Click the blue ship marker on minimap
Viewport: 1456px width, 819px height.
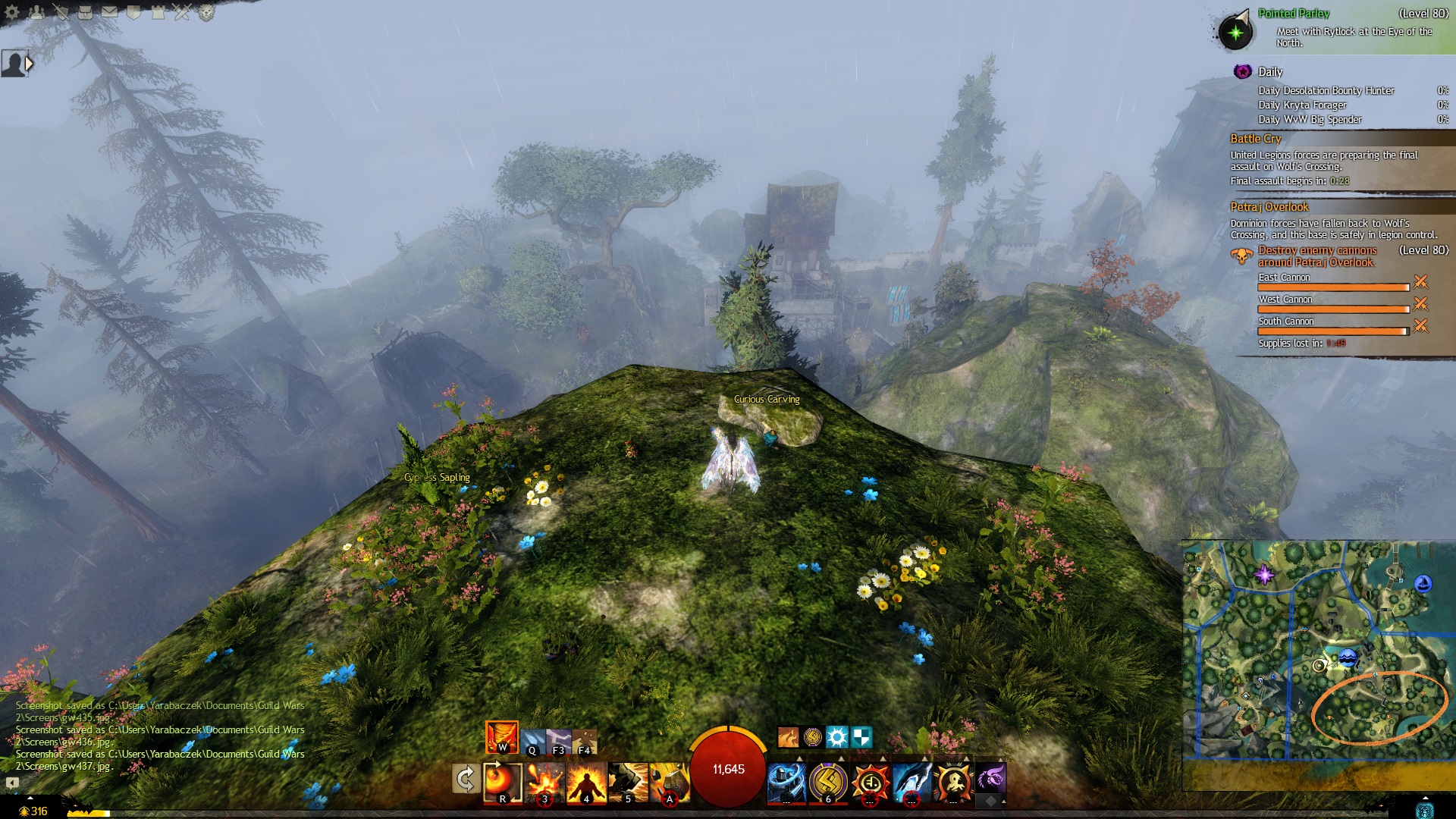pyautogui.click(x=1347, y=657)
